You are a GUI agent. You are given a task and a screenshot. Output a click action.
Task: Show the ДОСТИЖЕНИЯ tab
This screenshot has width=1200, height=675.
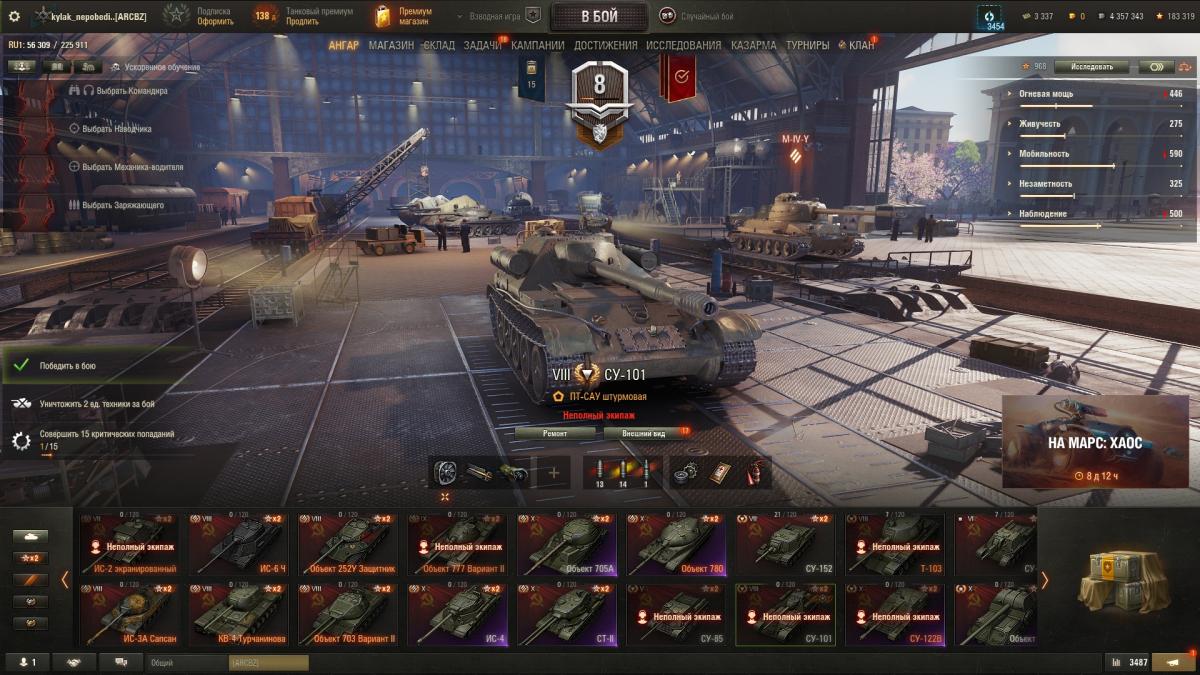tap(603, 45)
